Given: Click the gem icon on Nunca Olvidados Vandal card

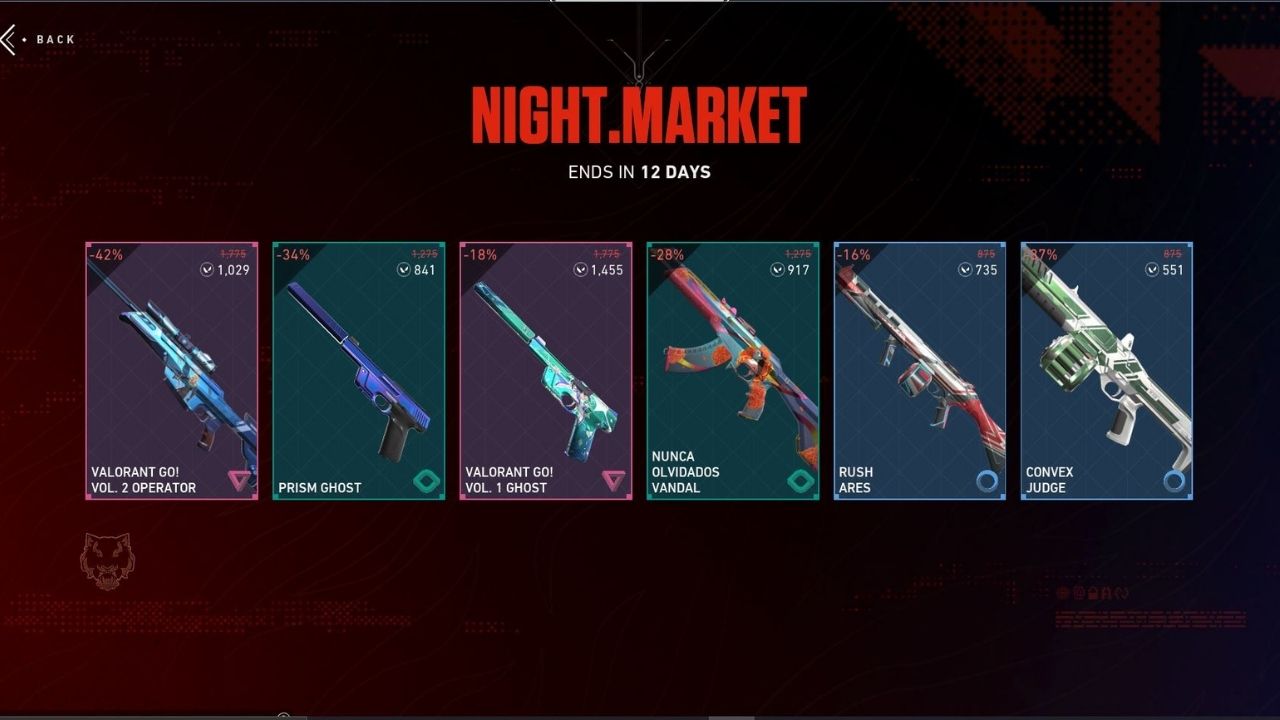Looking at the screenshot, I should tap(800, 481).
